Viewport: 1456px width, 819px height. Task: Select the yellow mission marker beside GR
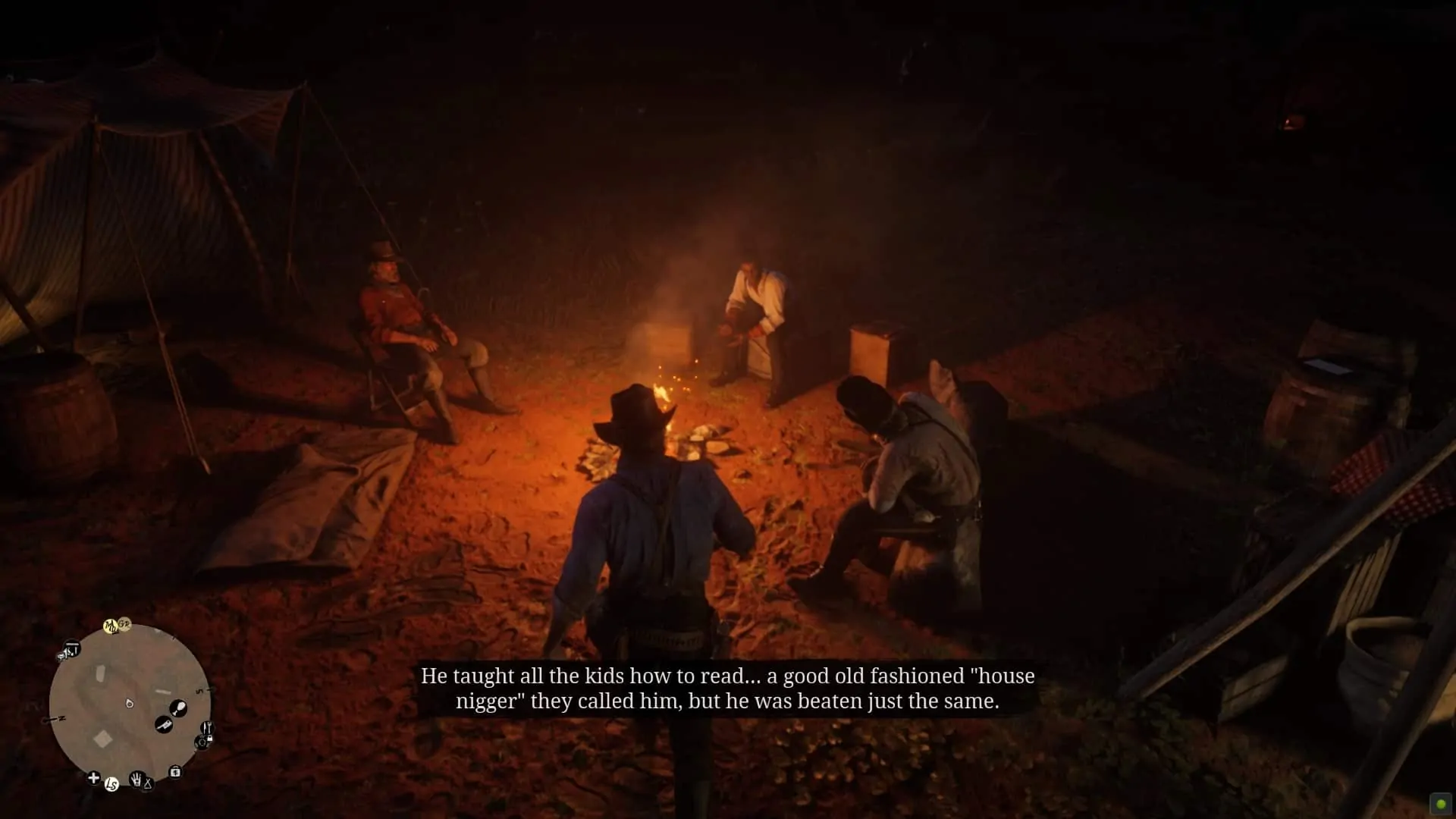pyautogui.click(x=111, y=626)
